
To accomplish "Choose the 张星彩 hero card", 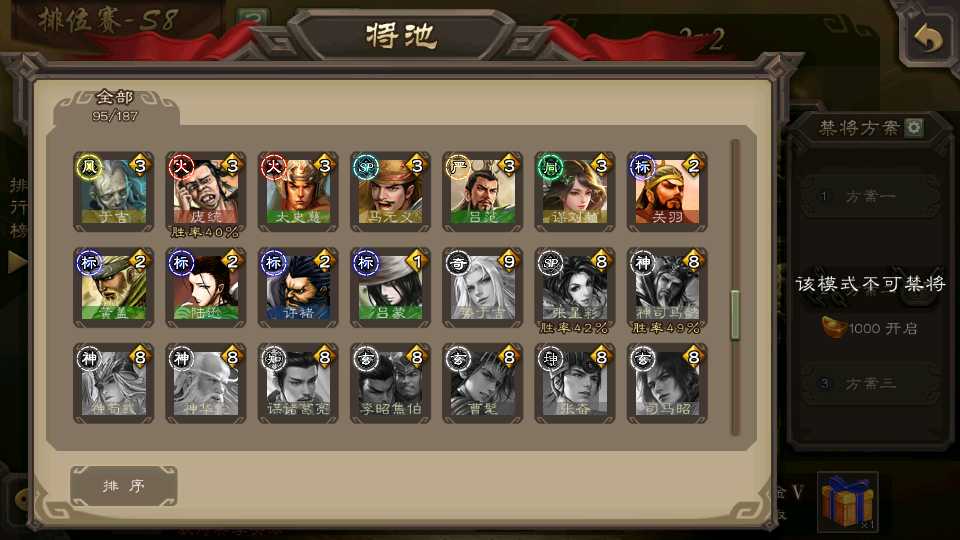I will [x=574, y=285].
